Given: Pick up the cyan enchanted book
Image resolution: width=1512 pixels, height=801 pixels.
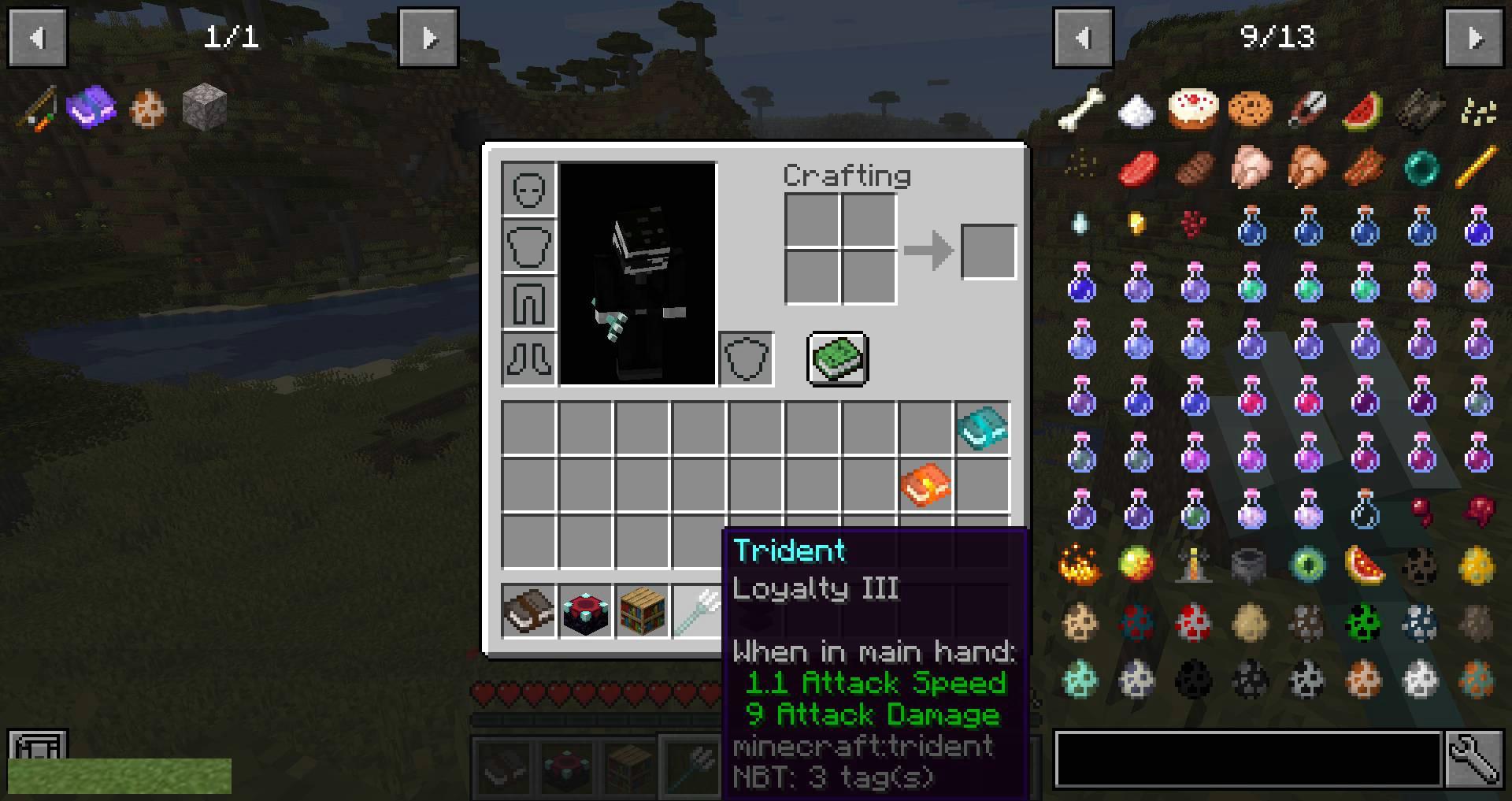Looking at the screenshot, I should click(x=982, y=428).
